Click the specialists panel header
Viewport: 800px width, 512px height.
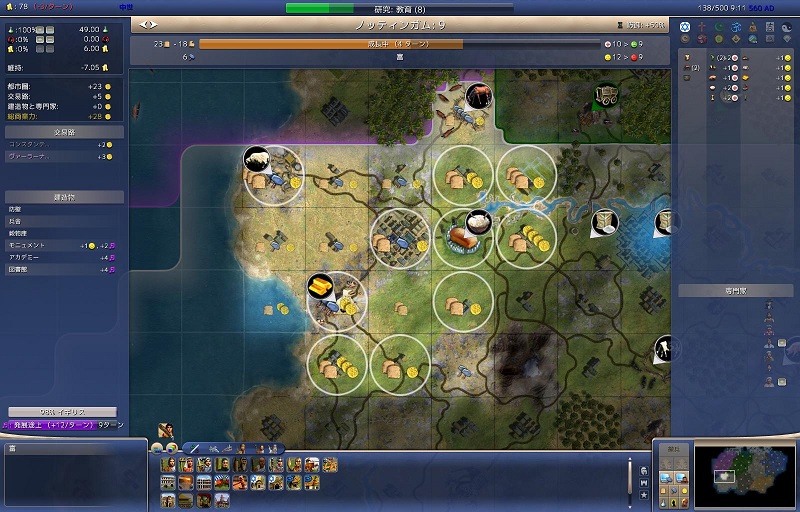pos(737,291)
